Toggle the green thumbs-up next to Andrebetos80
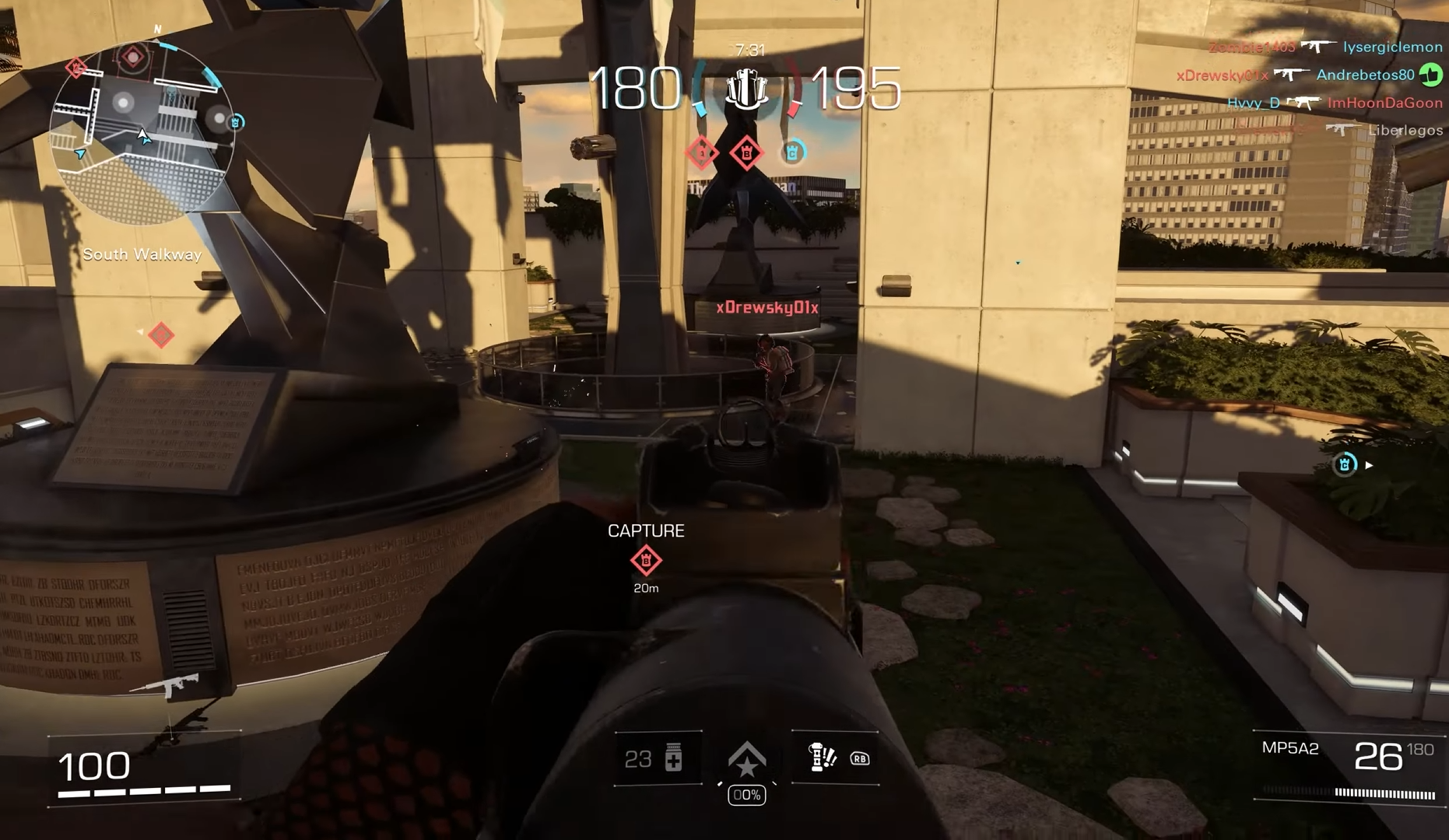1449x840 pixels. coord(1432,75)
